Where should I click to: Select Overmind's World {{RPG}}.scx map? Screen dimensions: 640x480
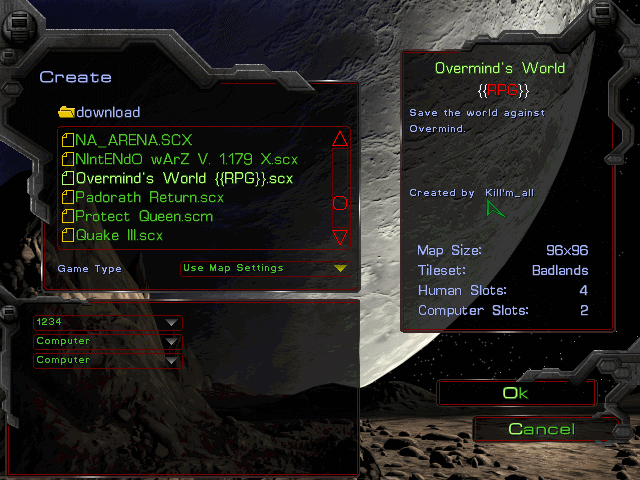(x=184, y=178)
